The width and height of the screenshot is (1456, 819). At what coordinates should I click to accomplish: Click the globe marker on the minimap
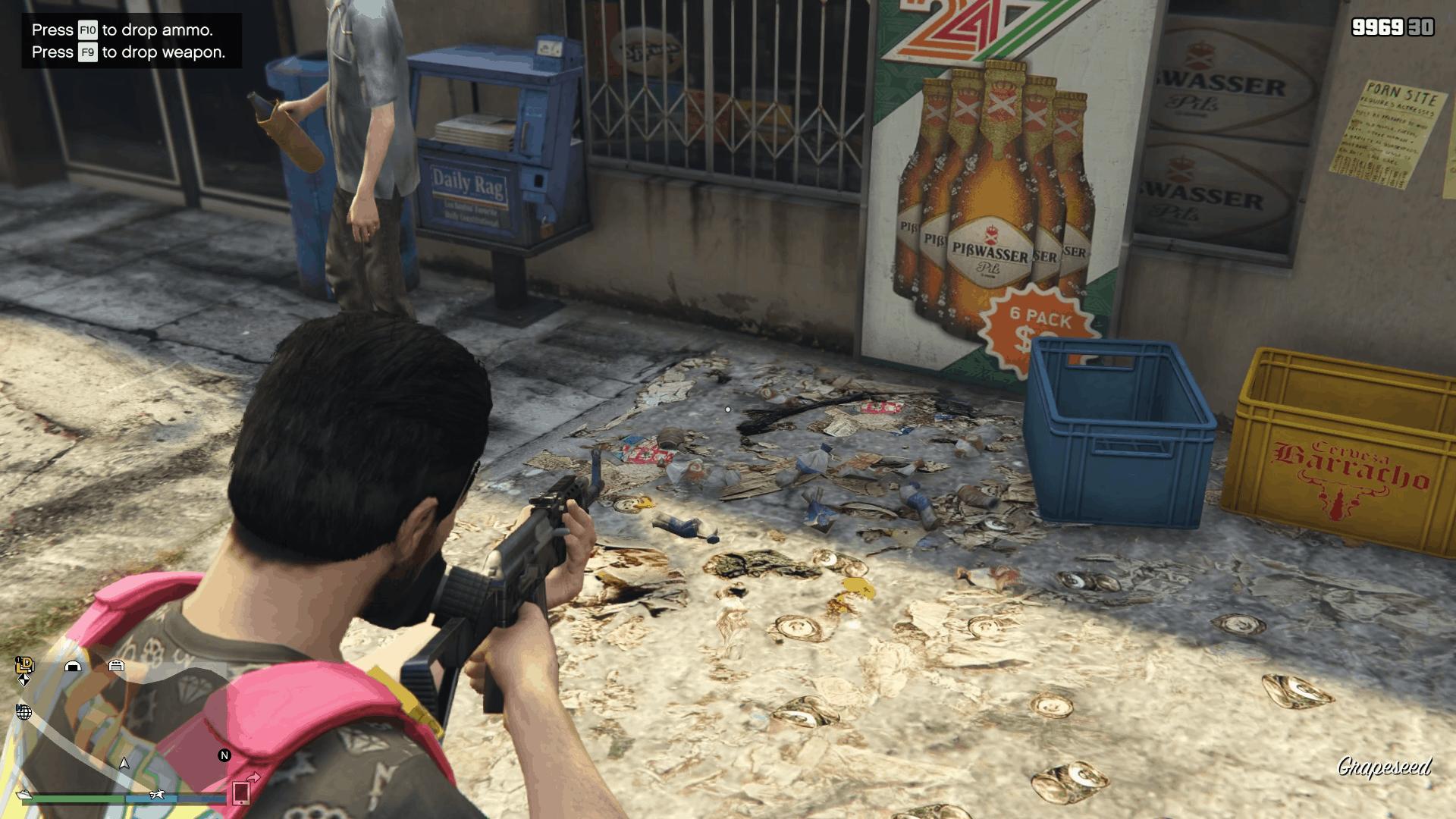tap(24, 712)
